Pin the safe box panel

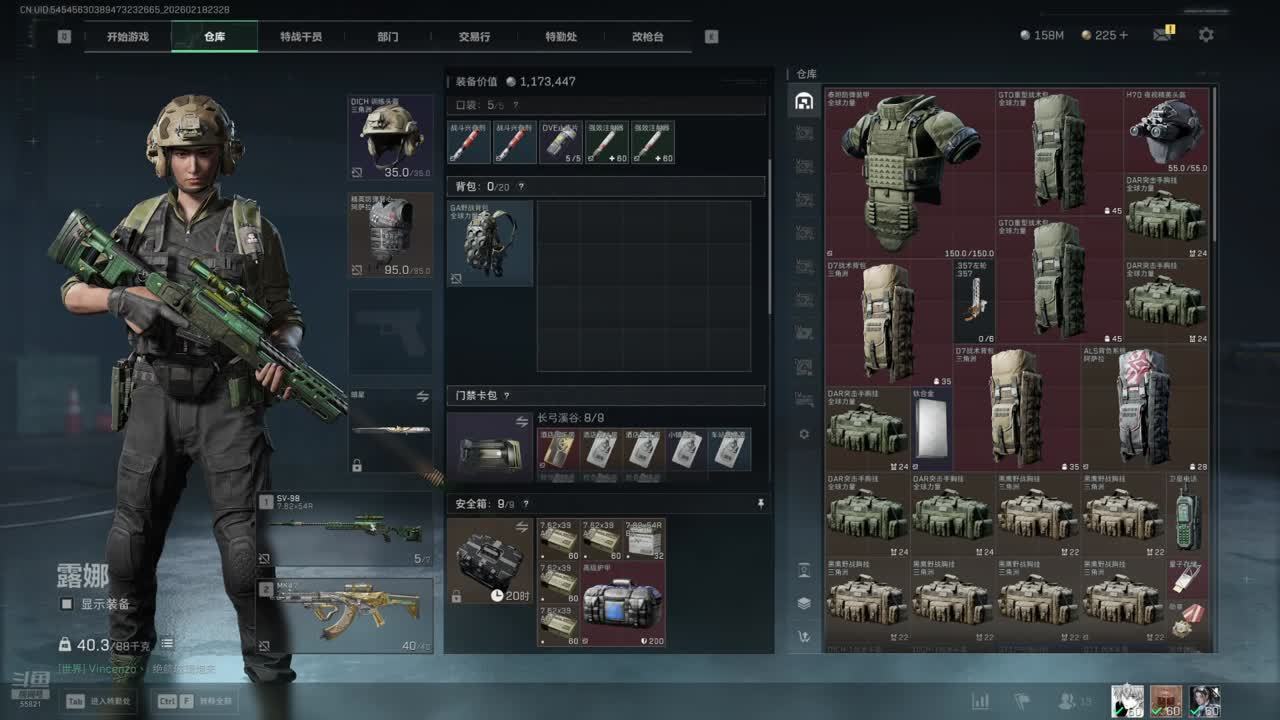760,504
